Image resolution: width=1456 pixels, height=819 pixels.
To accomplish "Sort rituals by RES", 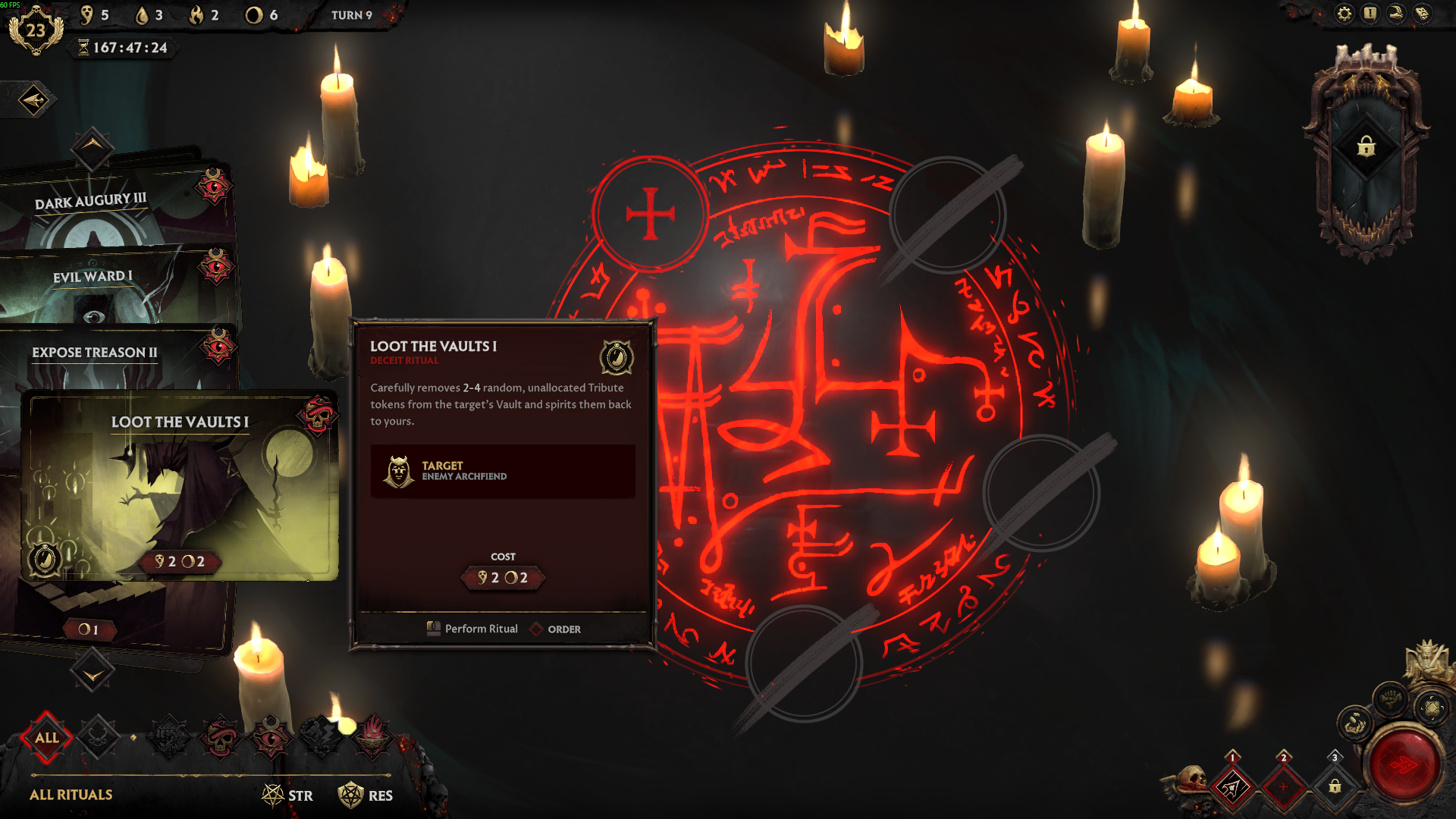I will (x=366, y=795).
